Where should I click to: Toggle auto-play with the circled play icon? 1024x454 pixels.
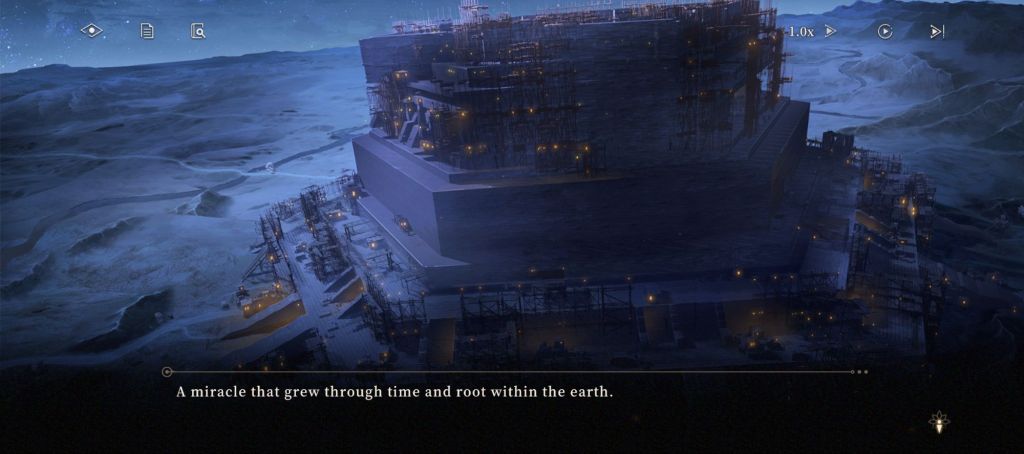point(885,31)
